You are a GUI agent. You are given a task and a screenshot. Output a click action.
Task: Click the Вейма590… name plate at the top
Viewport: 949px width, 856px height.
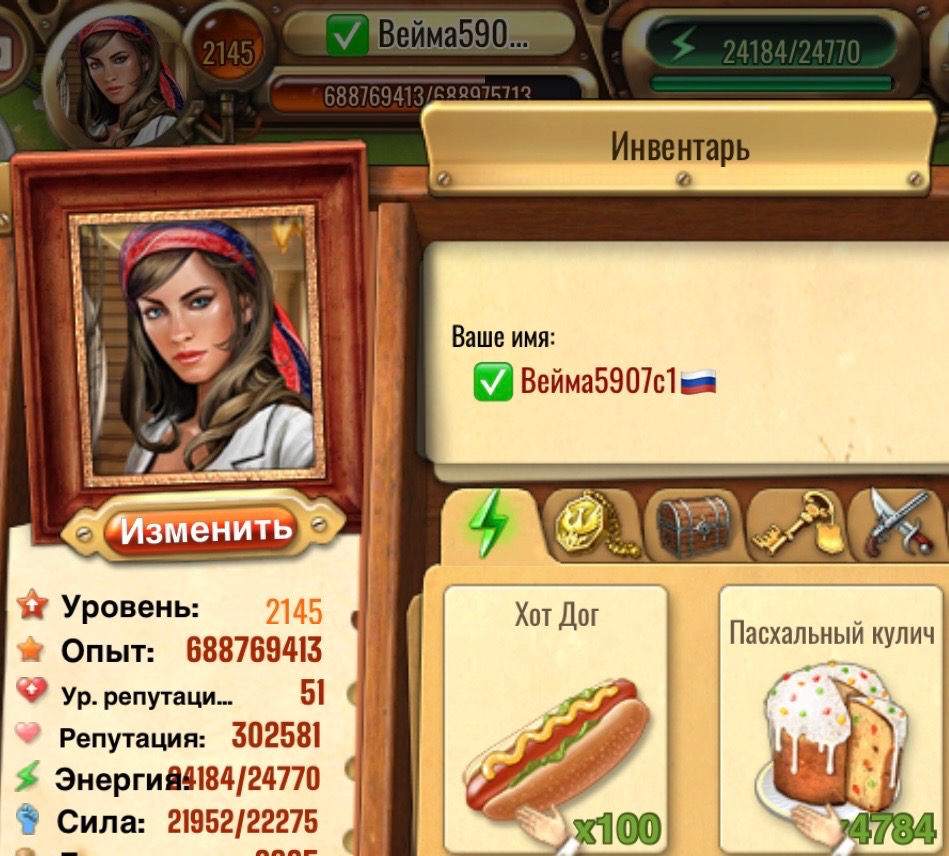tap(429, 37)
